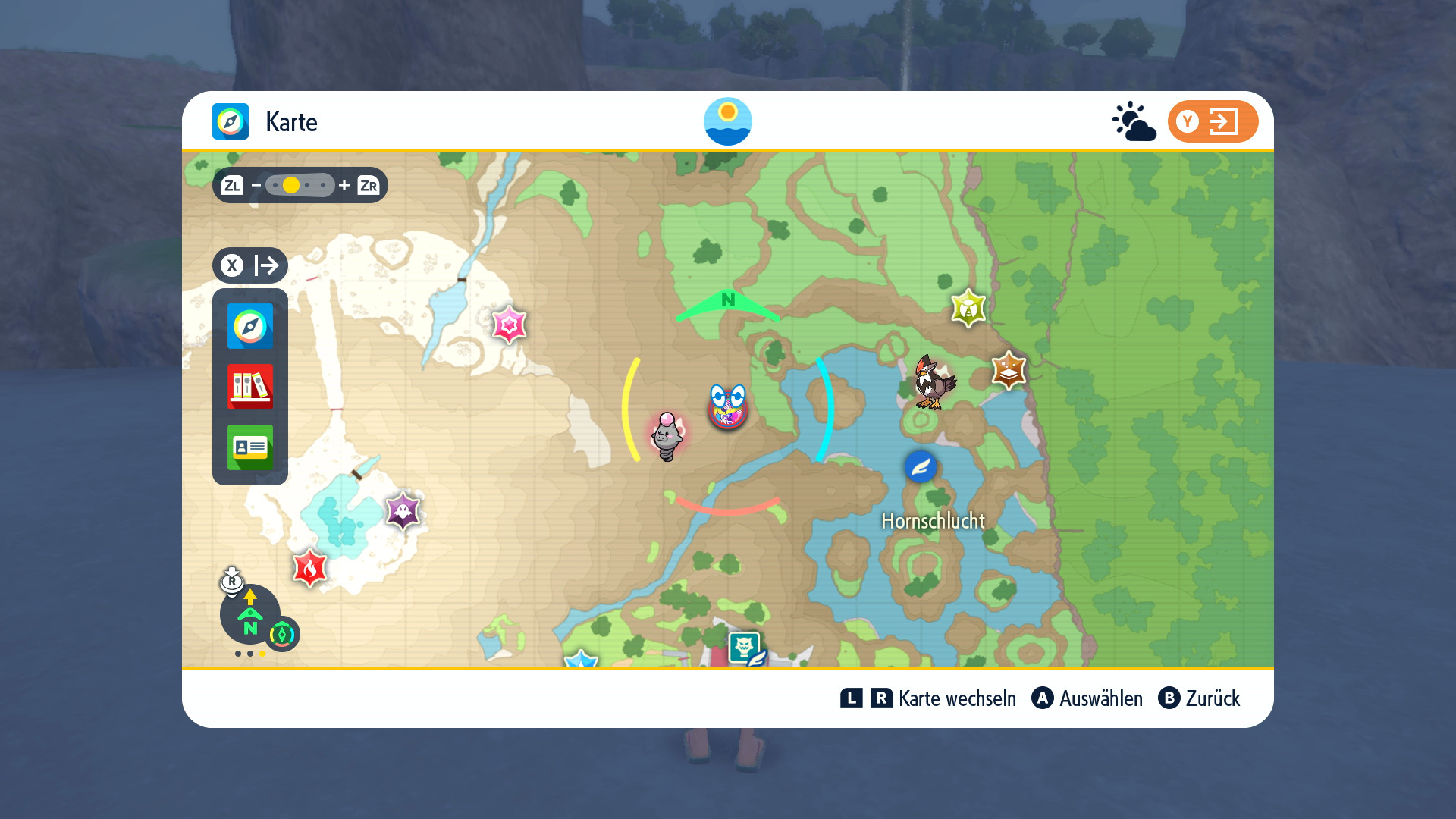Open the trainer profile card icon
Screen dimensions: 1456x819
pyautogui.click(x=250, y=447)
